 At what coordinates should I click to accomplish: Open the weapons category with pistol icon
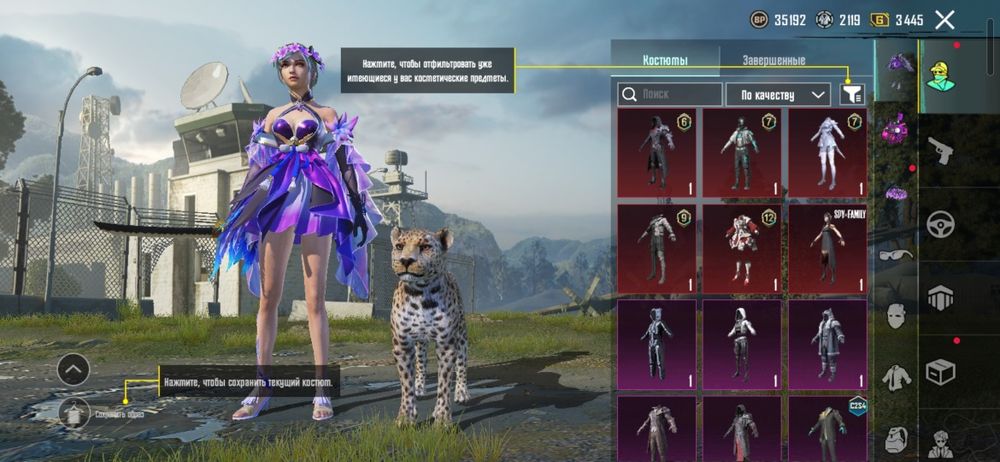(940, 152)
